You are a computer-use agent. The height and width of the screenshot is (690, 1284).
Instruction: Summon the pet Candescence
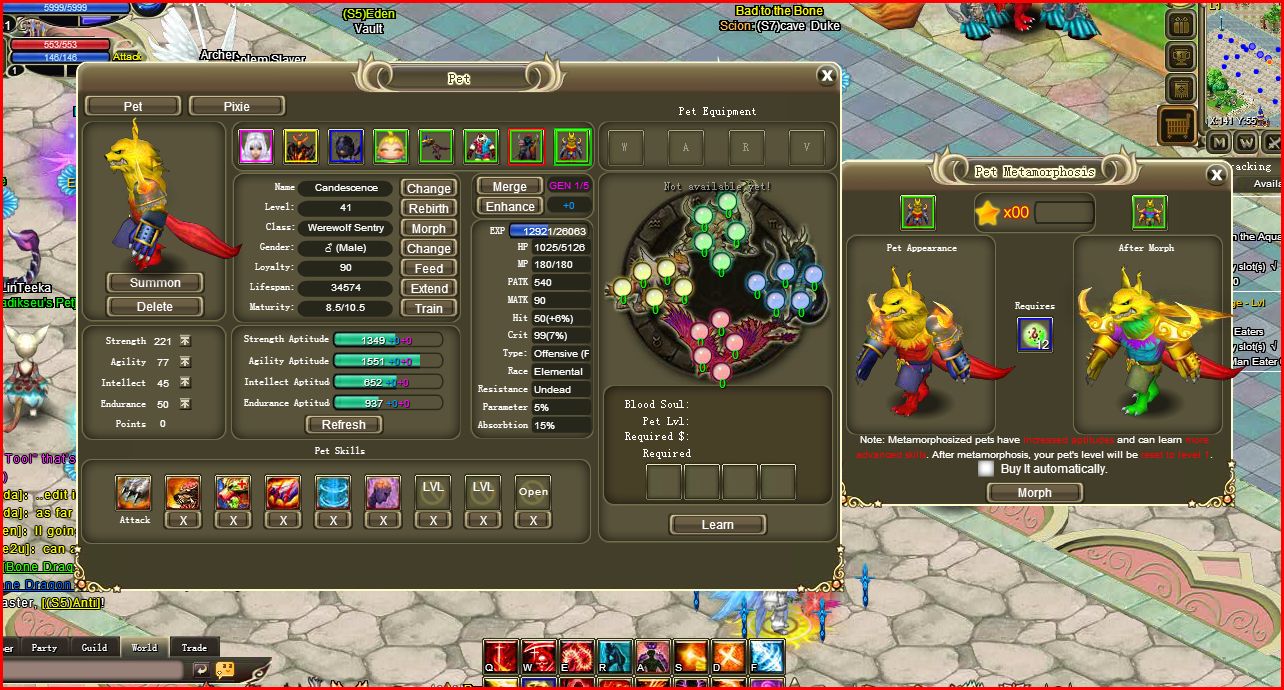[155, 283]
